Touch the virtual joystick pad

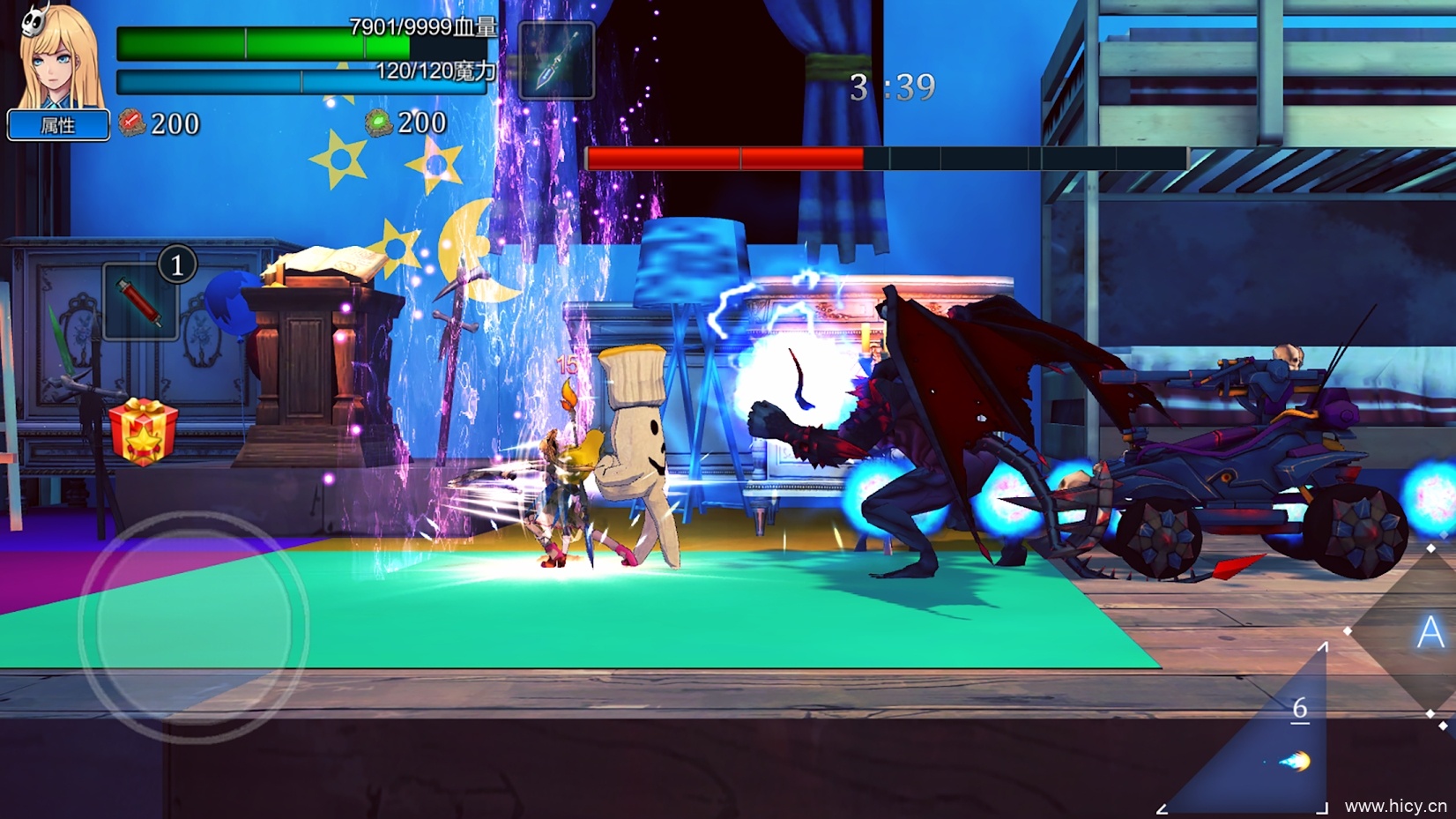[194, 627]
